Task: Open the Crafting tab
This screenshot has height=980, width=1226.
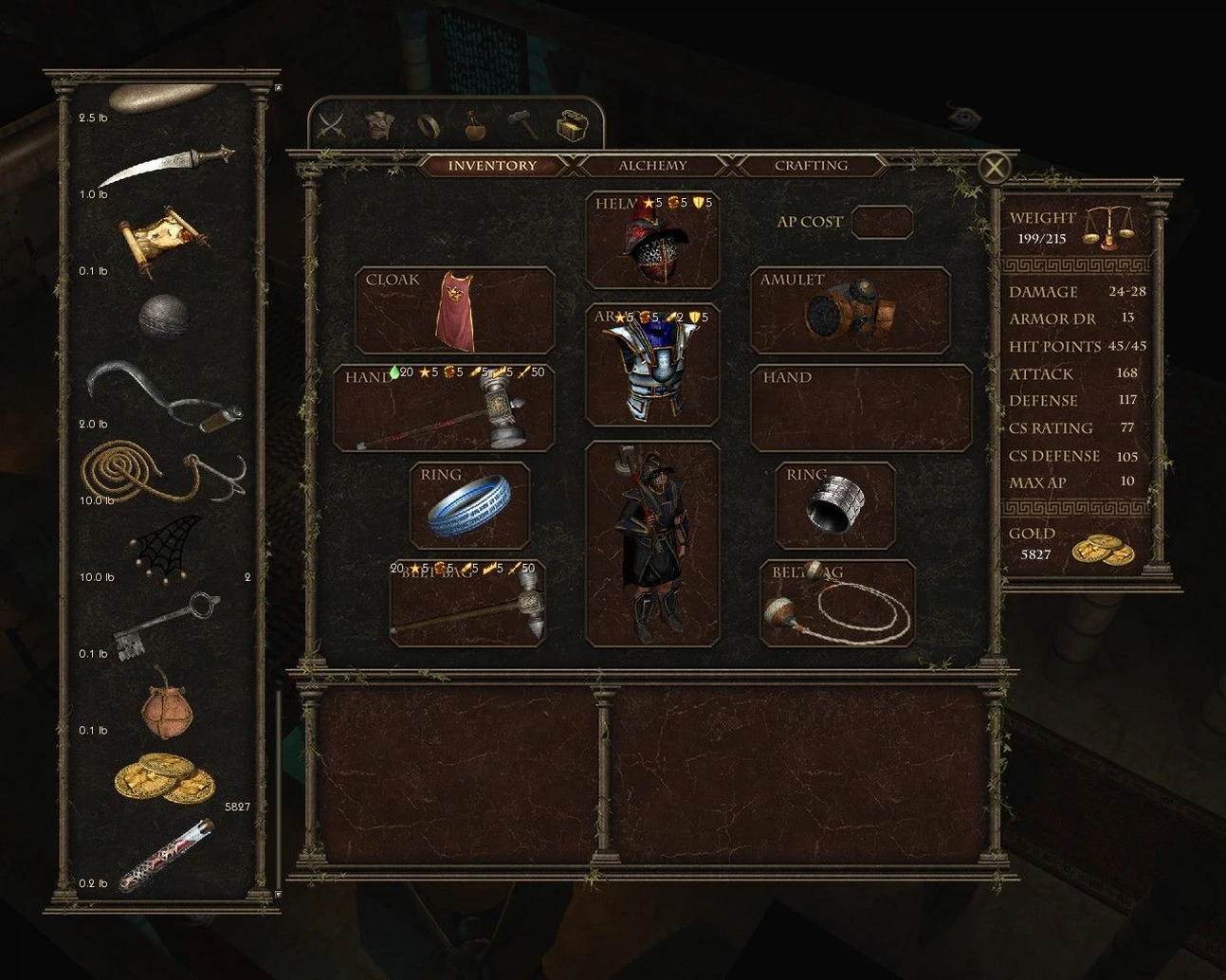Action: (811, 166)
